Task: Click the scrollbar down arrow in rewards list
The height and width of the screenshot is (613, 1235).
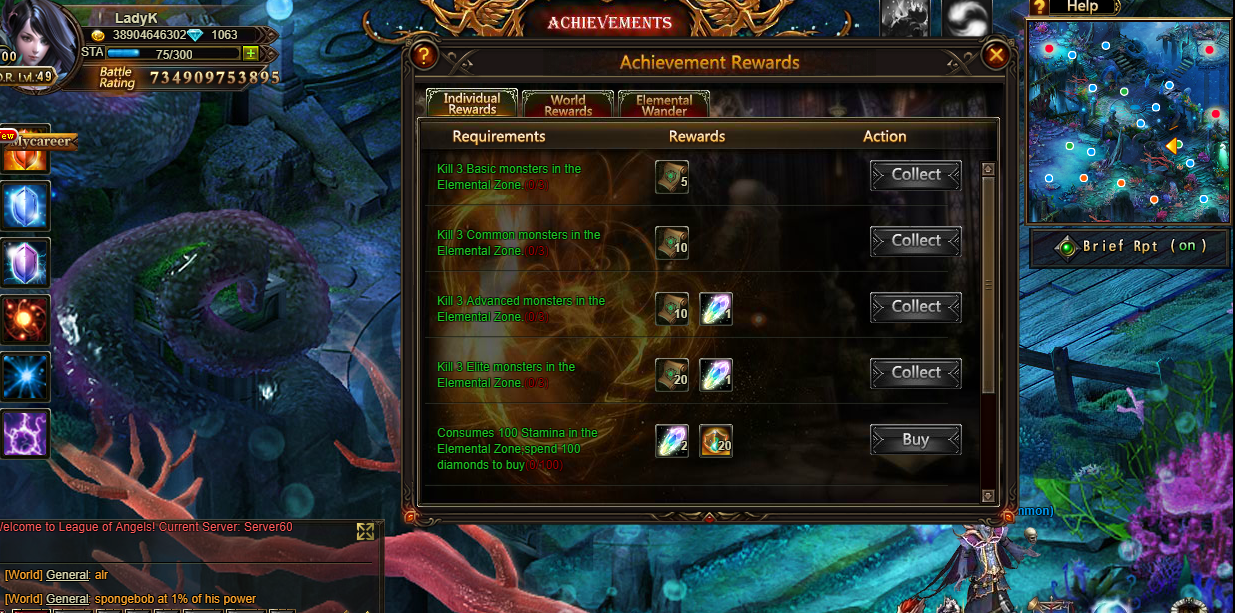Action: click(x=988, y=496)
